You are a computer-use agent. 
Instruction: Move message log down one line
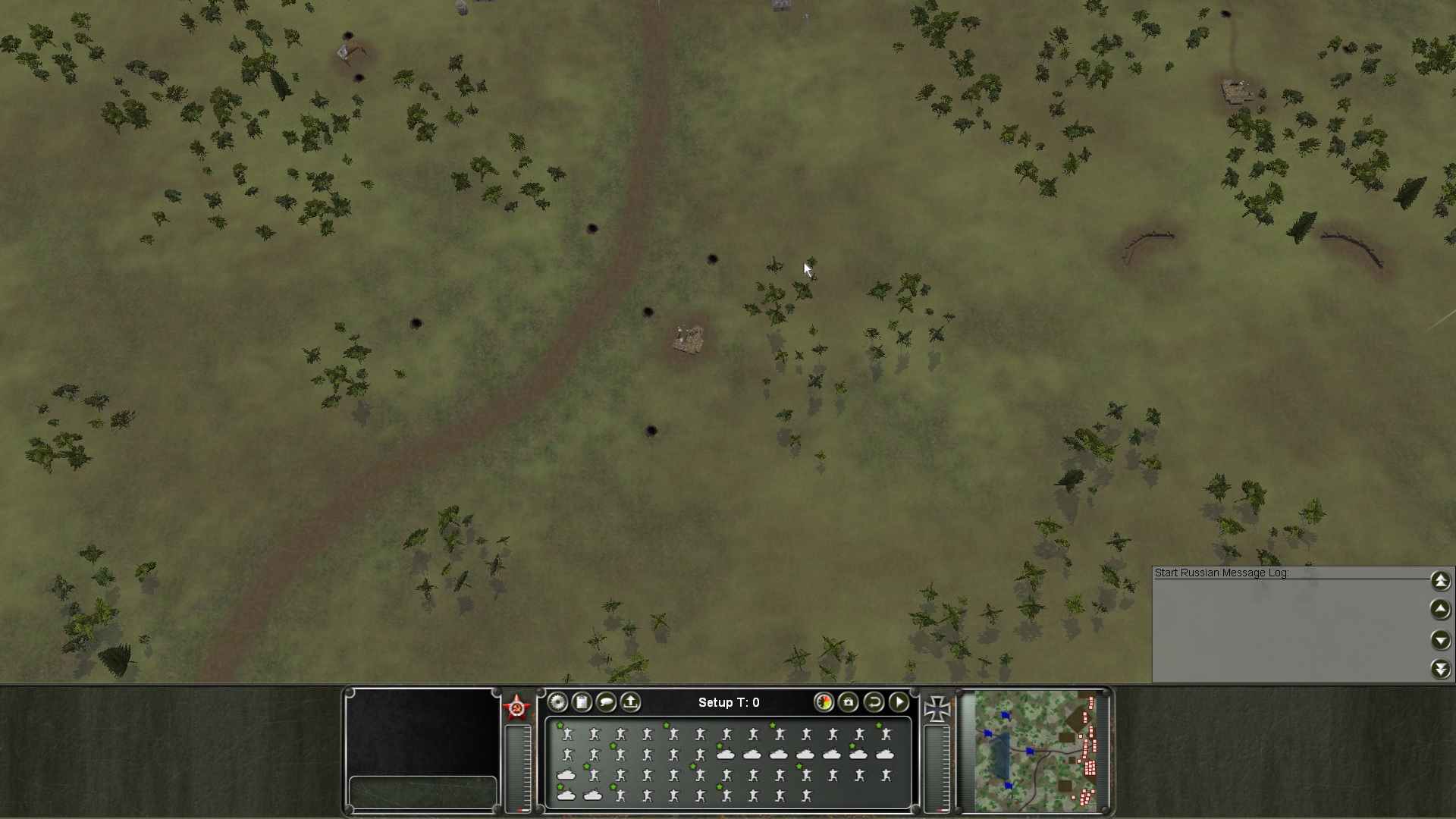[x=1441, y=640]
